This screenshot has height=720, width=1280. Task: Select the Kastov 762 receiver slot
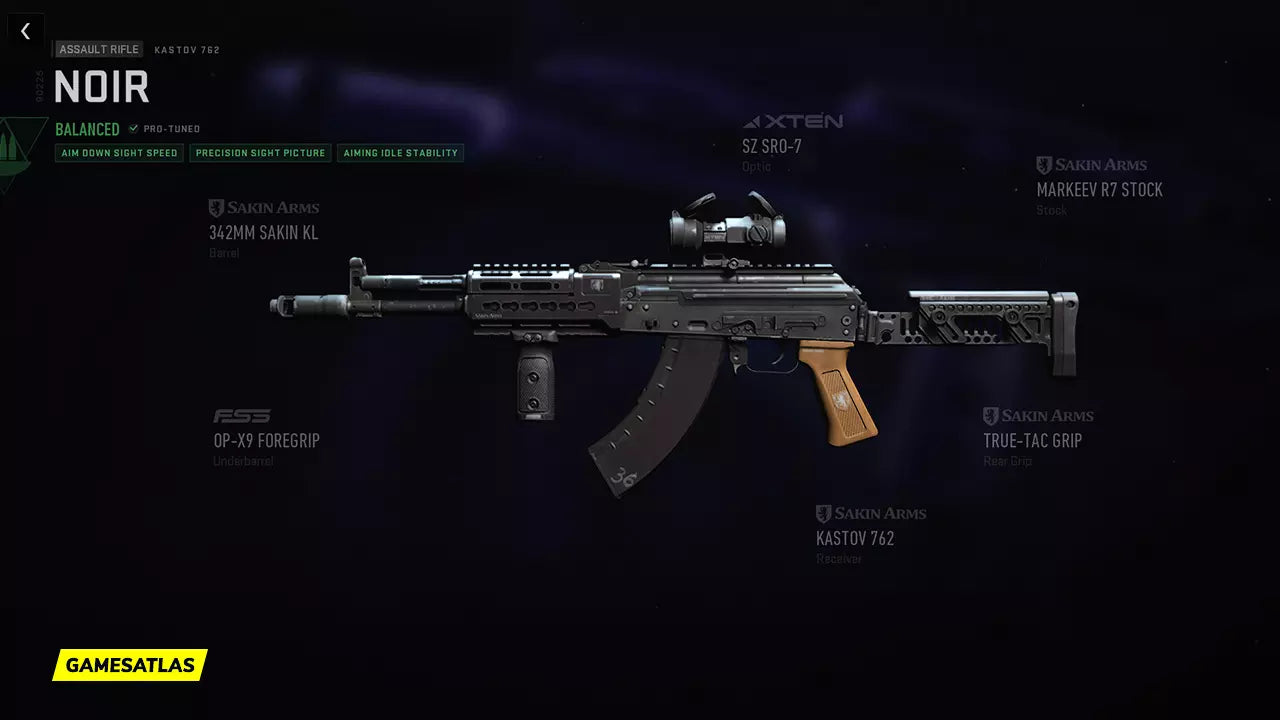(855, 538)
